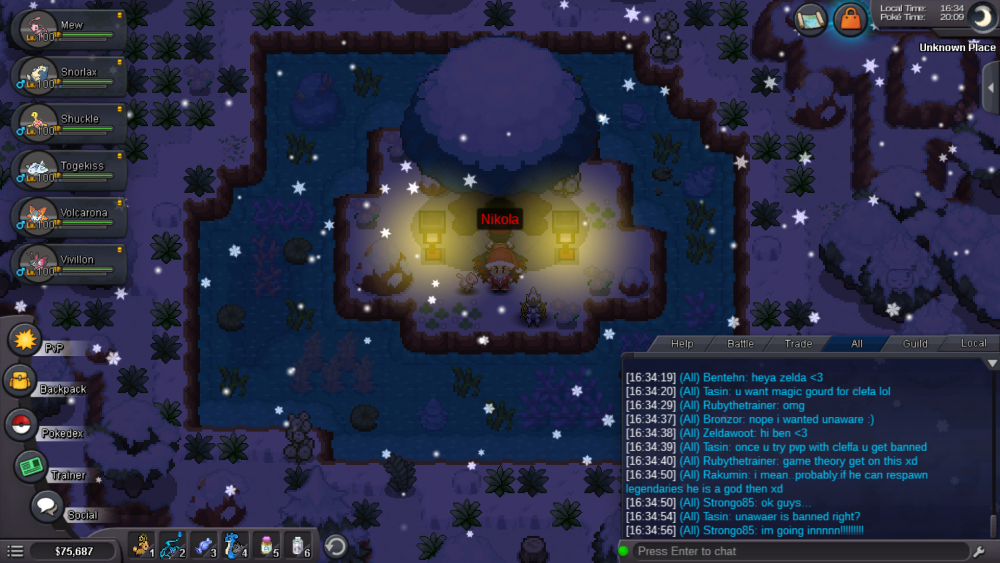Image resolution: width=1000 pixels, height=563 pixels.
Task: Select Mew in the party list
Action: click(x=68, y=29)
